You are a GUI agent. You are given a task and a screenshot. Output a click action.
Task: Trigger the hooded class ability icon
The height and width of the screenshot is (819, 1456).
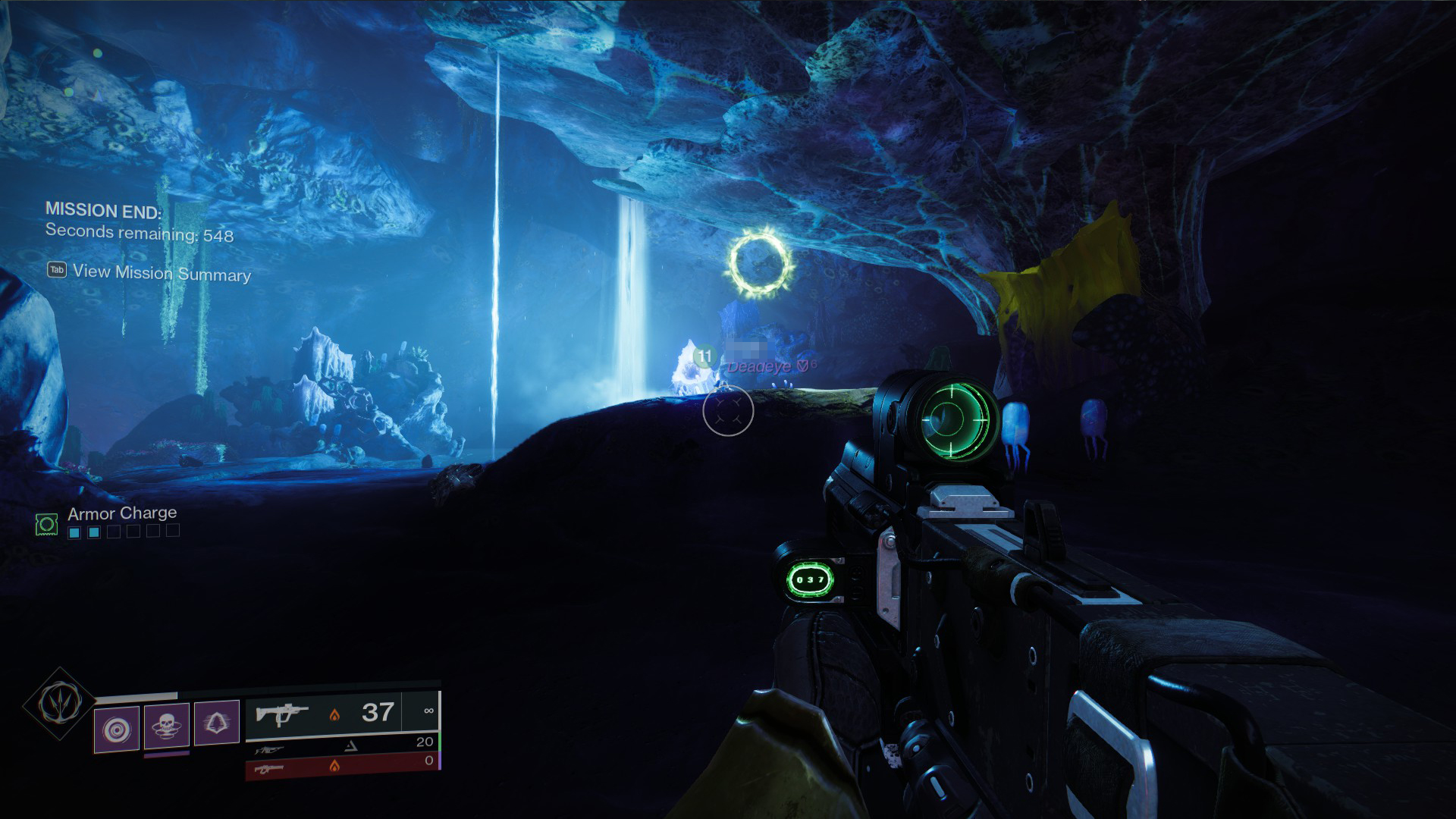(217, 722)
